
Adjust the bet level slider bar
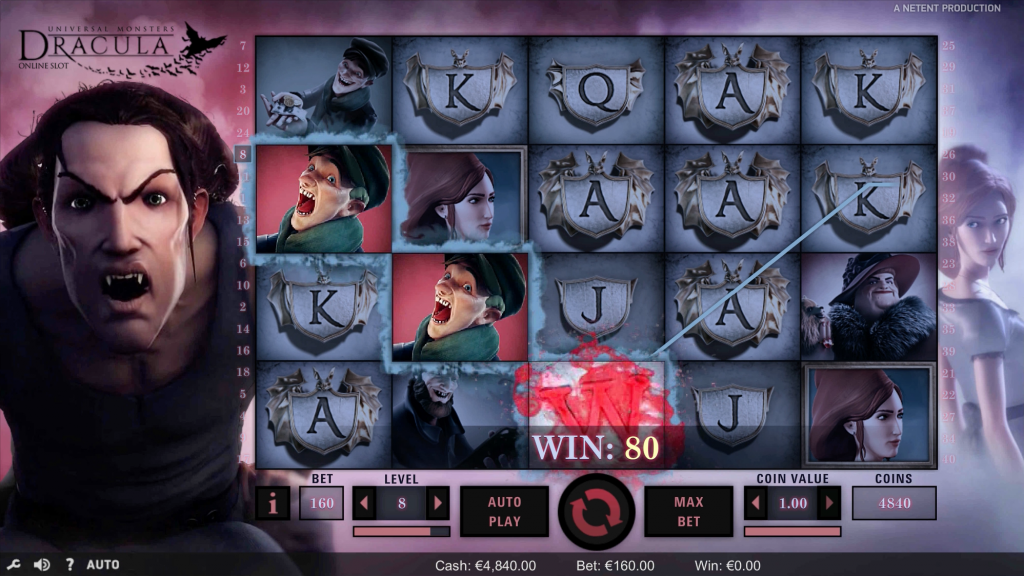(x=401, y=531)
